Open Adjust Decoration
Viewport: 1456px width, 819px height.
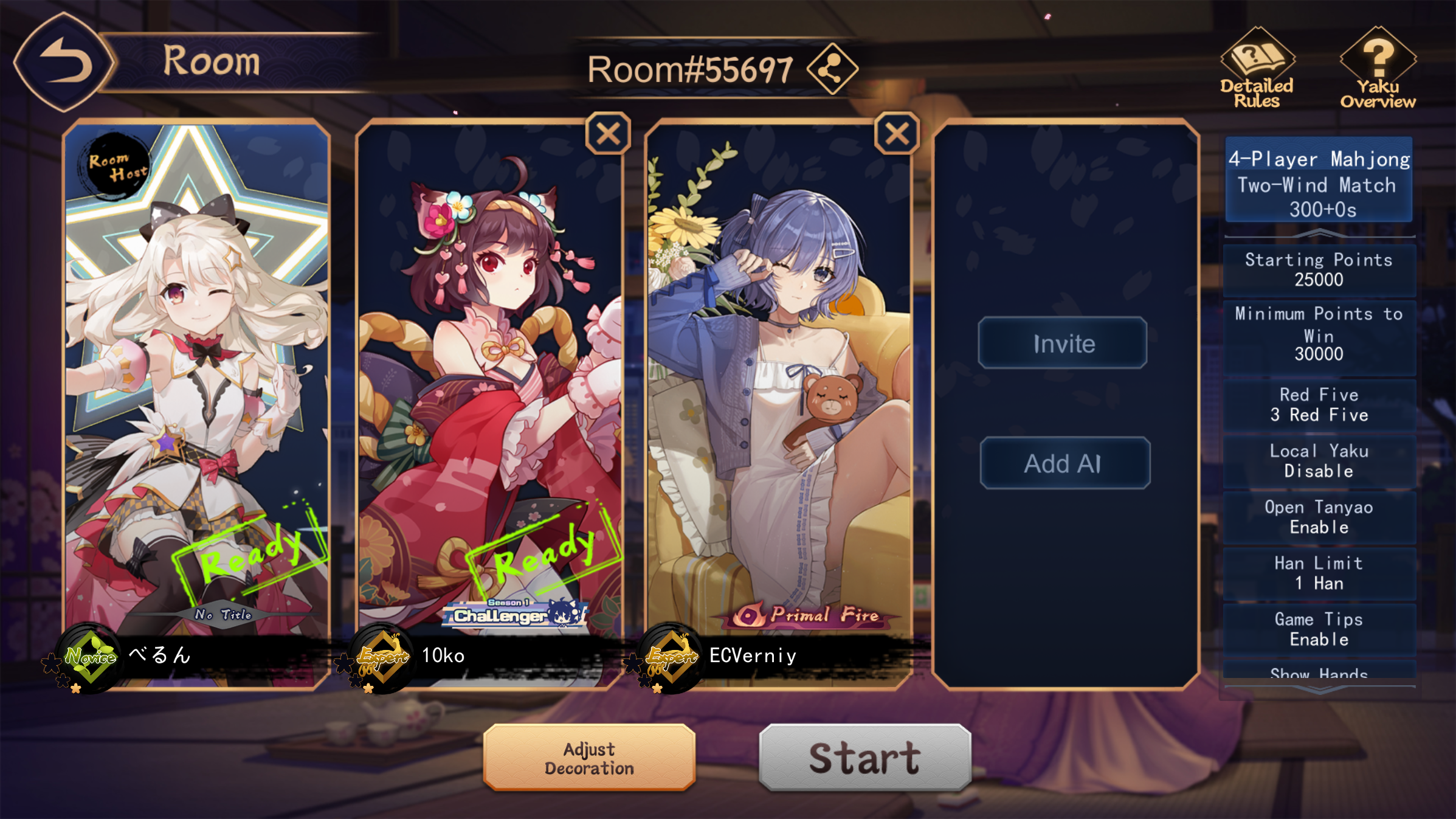point(589,758)
